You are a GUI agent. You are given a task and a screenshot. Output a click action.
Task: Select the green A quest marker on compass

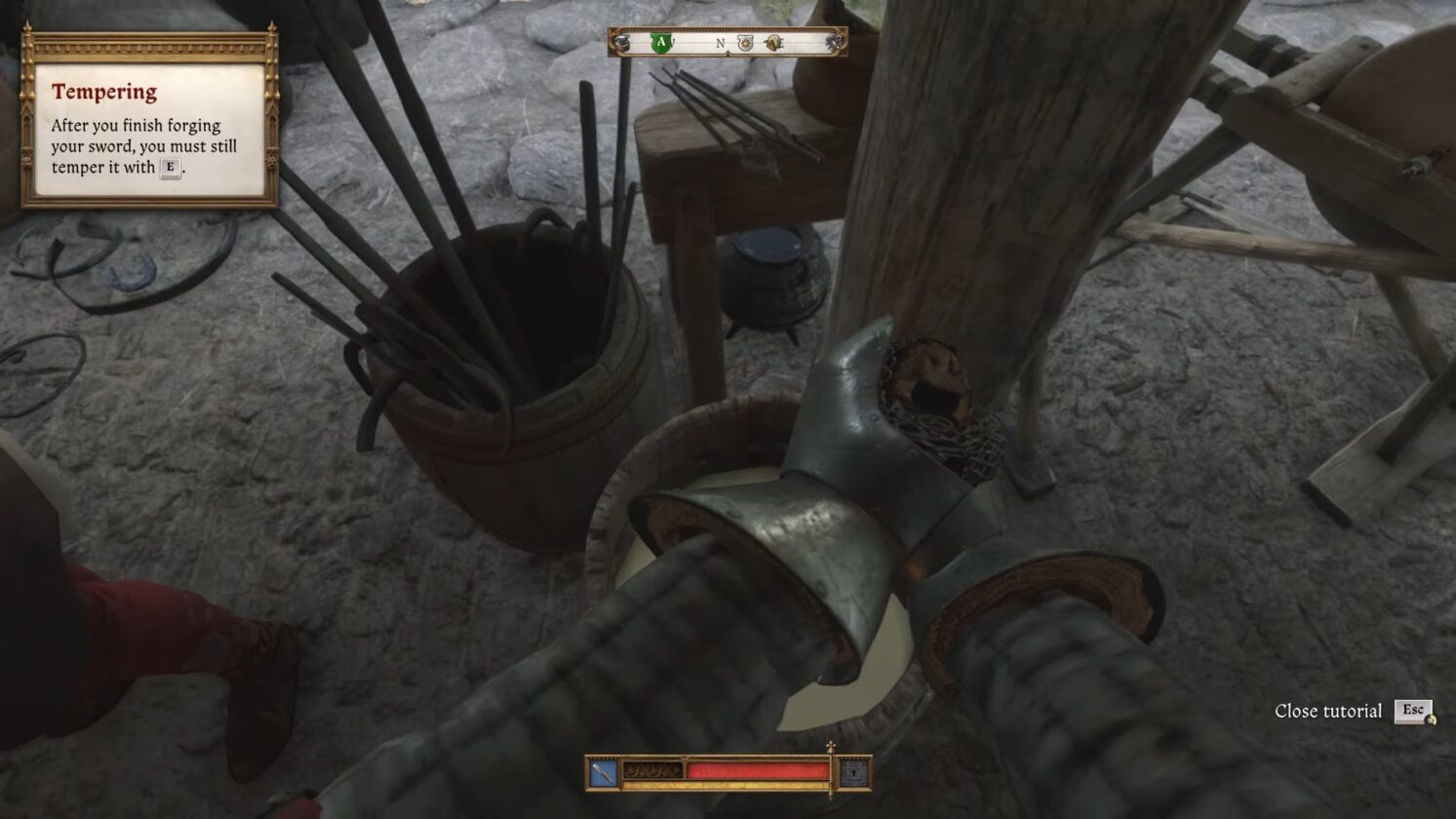(x=663, y=43)
